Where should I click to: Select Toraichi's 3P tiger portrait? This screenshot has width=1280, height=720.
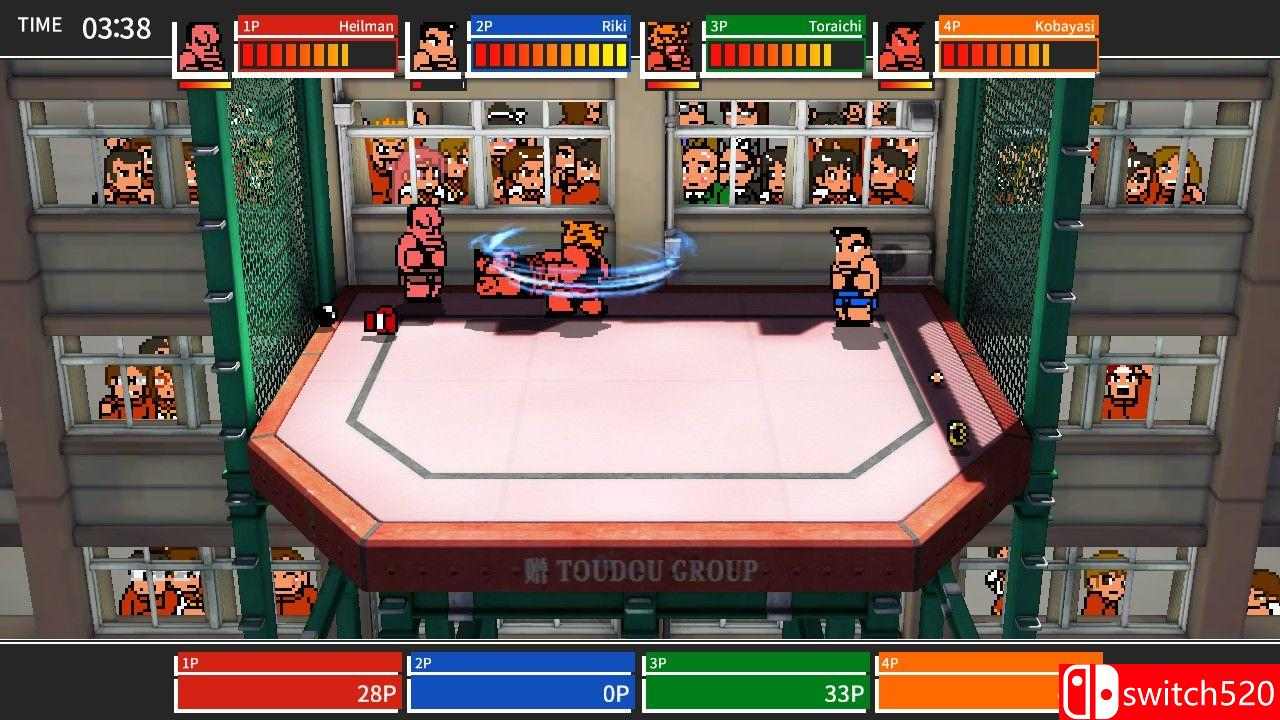click(x=669, y=47)
